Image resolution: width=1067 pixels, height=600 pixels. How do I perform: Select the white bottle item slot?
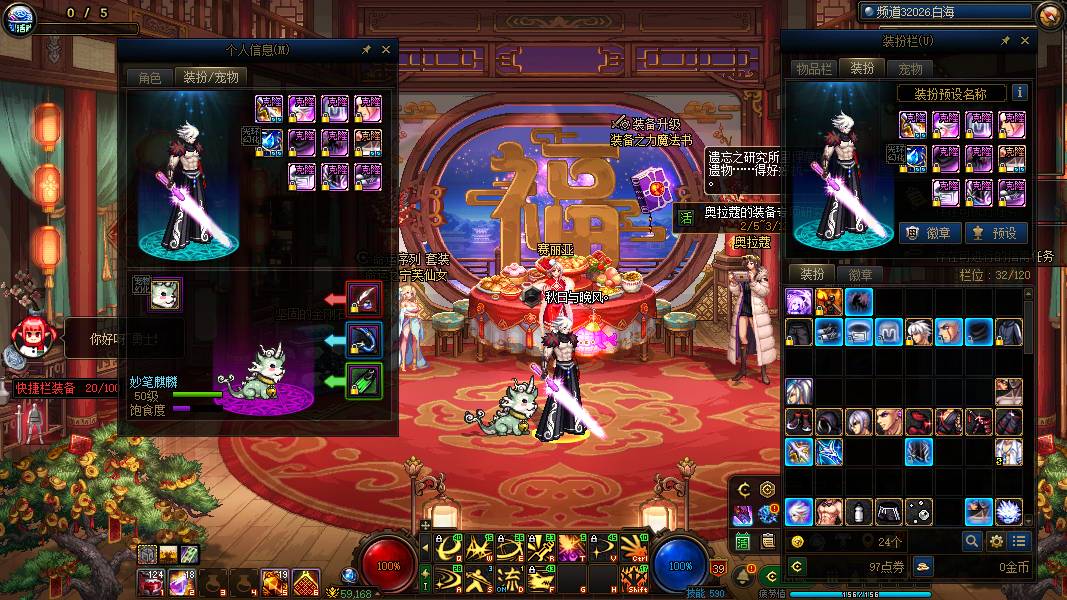coord(859,512)
